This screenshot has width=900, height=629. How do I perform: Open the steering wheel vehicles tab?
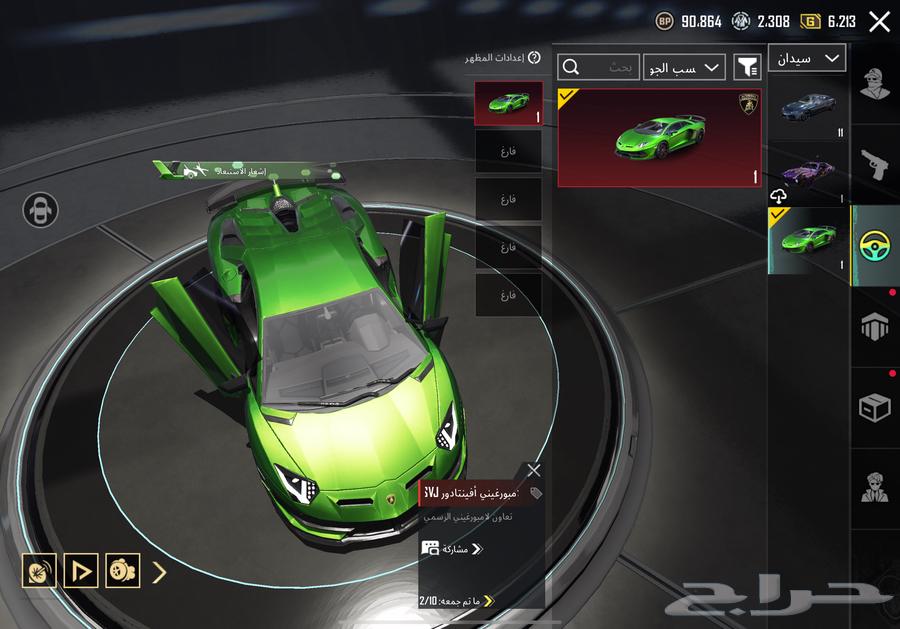click(875, 245)
